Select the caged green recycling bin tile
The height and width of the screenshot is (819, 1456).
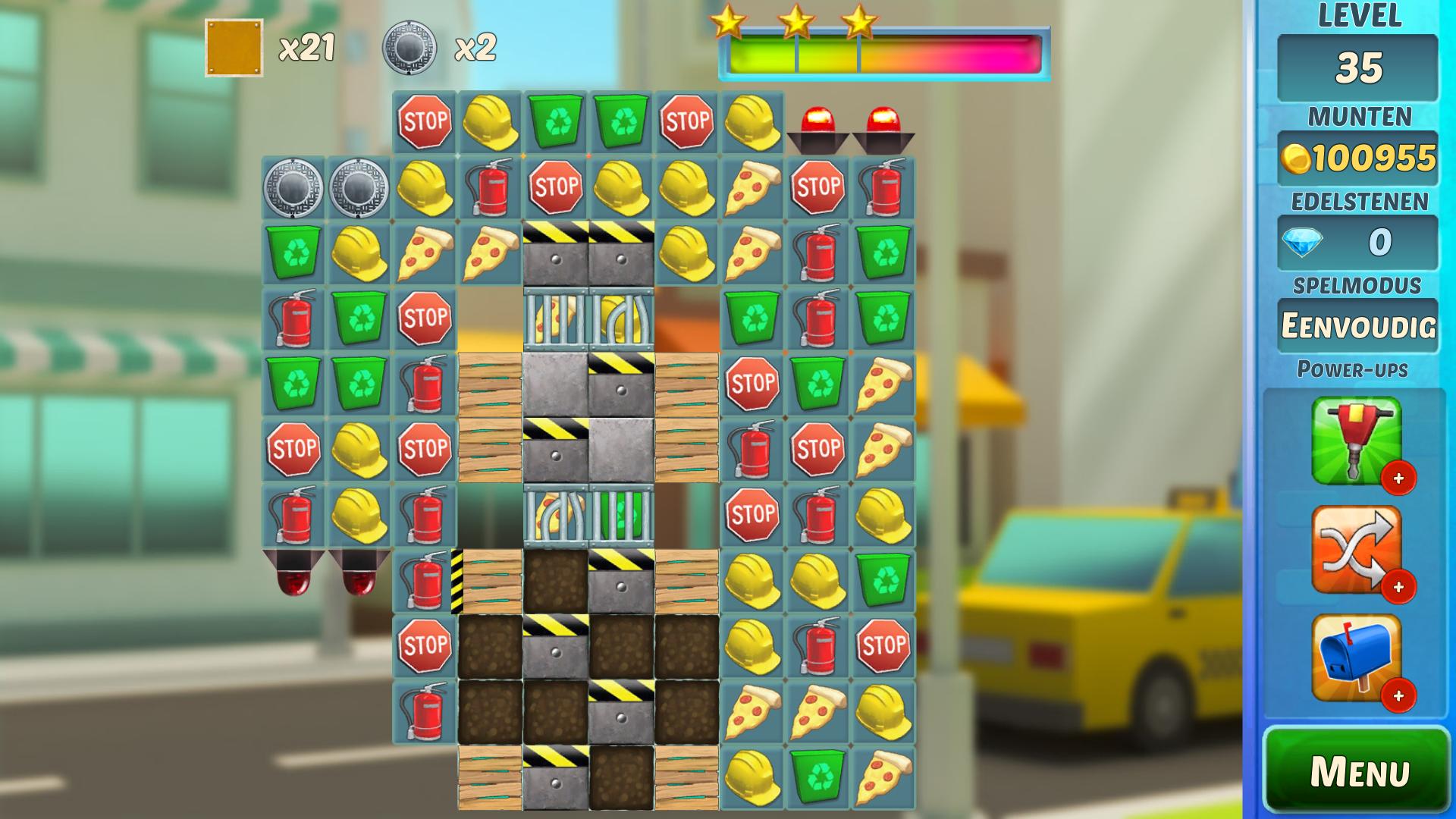pos(621,515)
